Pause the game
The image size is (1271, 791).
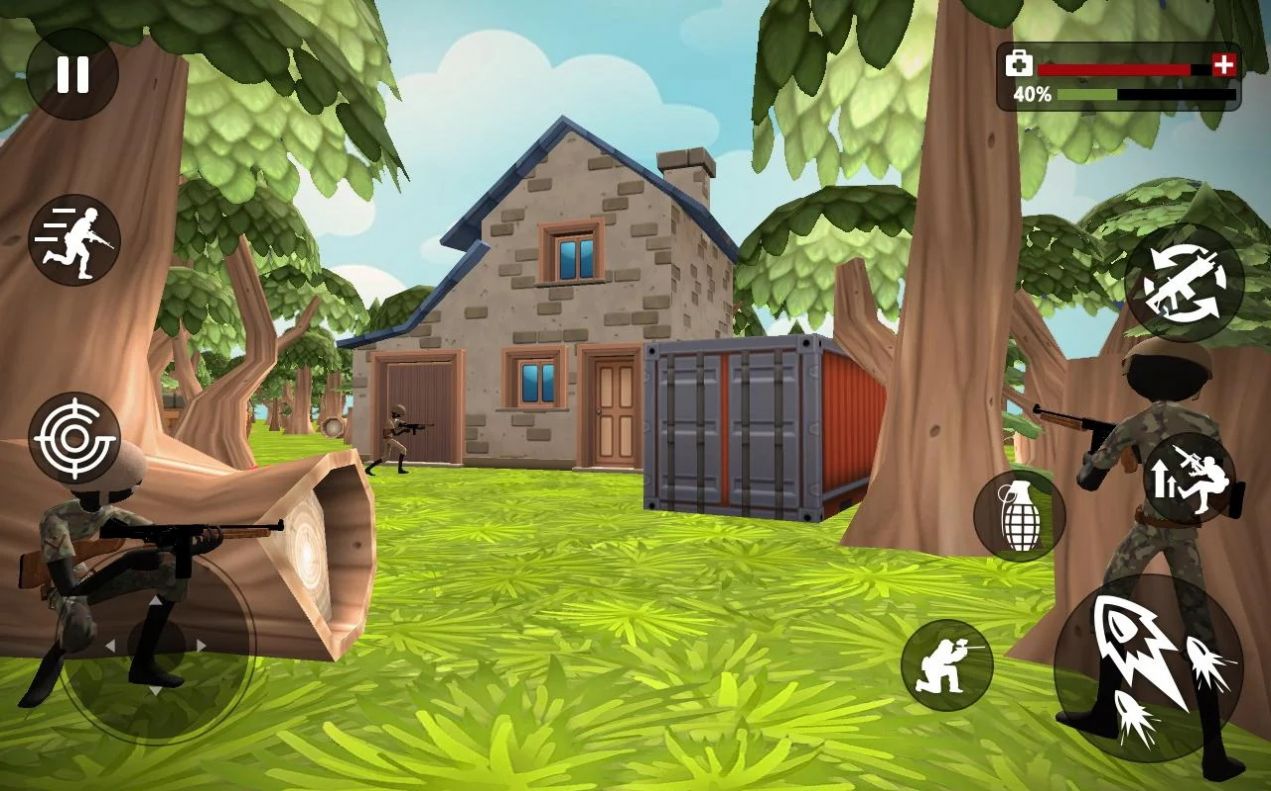72,74
